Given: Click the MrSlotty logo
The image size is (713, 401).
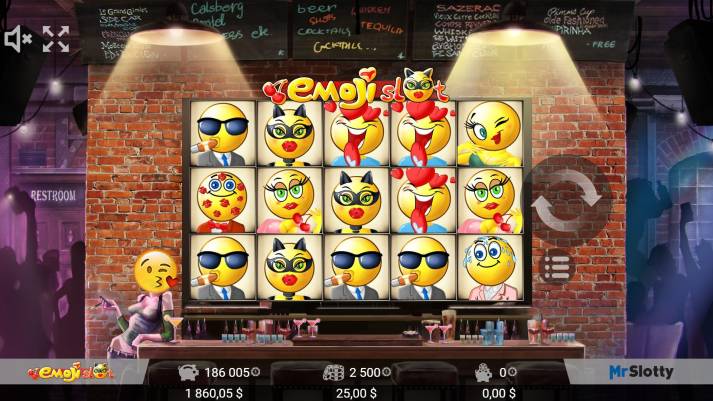Looking at the screenshot, I should pos(641,372).
